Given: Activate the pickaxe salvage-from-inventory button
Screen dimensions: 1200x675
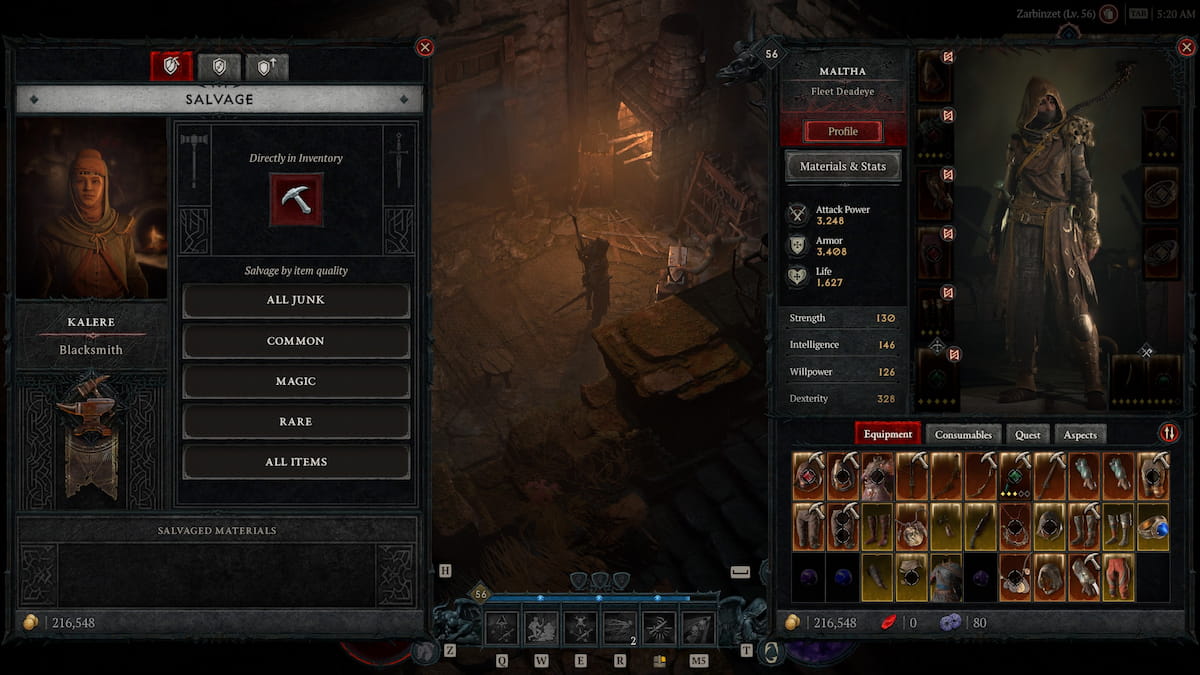Looking at the screenshot, I should tap(296, 198).
